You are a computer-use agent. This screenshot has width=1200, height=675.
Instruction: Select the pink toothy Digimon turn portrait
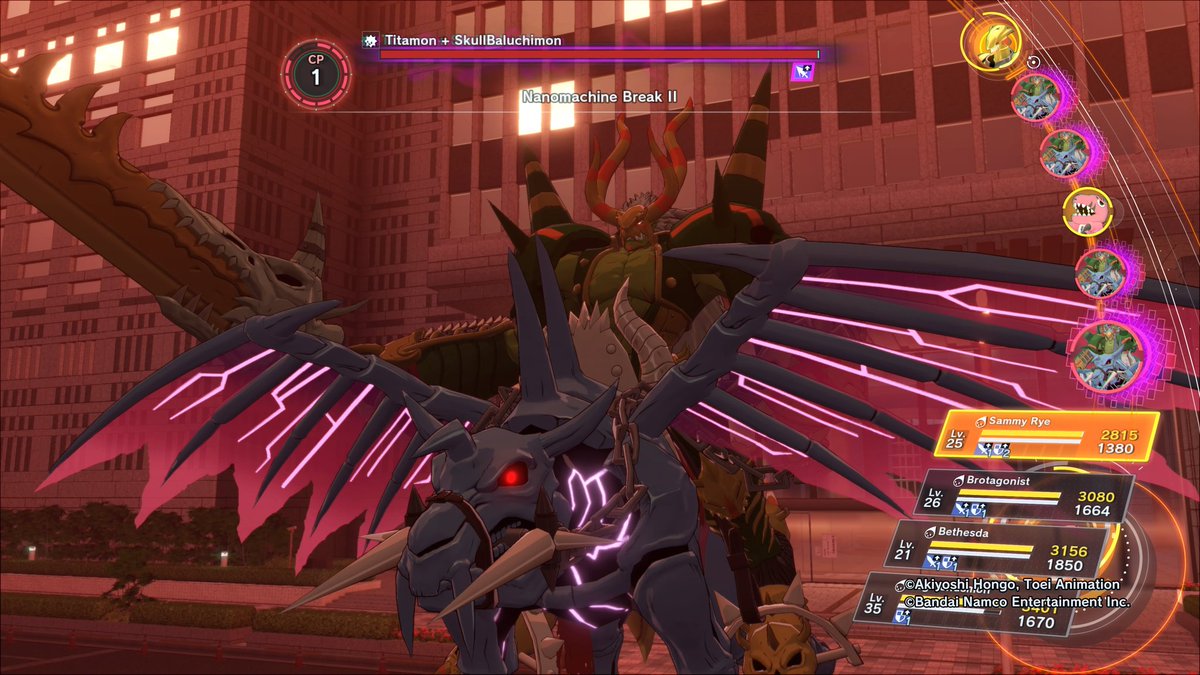pyautogui.click(x=1085, y=212)
